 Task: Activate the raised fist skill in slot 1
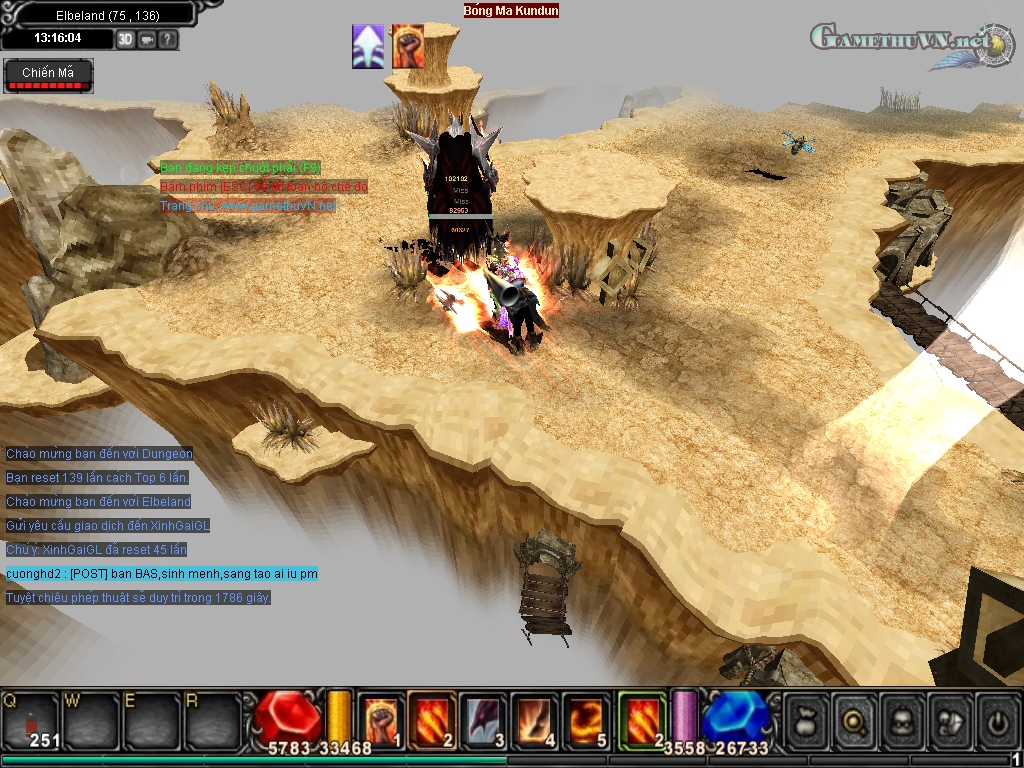tap(380, 720)
